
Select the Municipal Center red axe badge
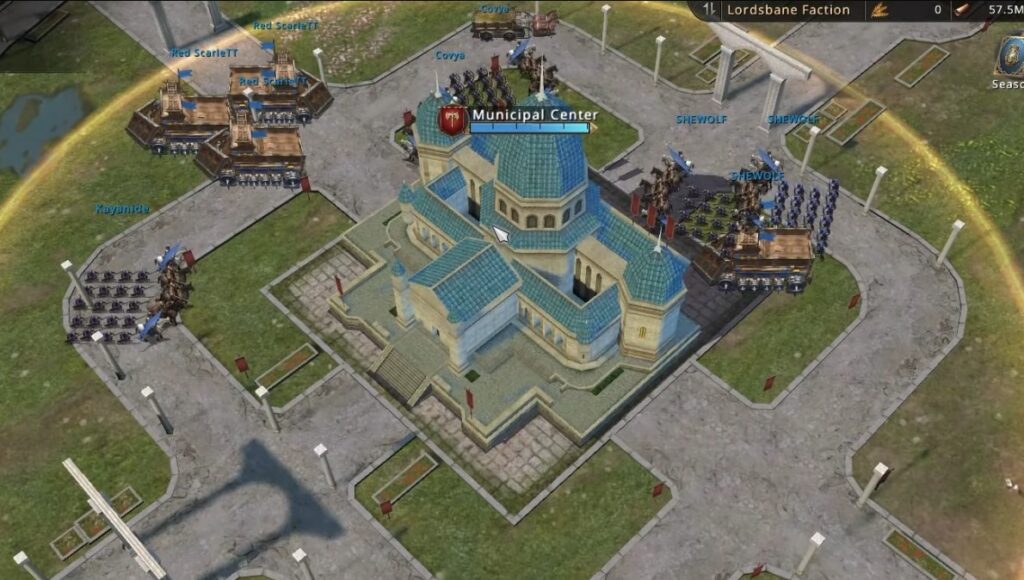(453, 119)
